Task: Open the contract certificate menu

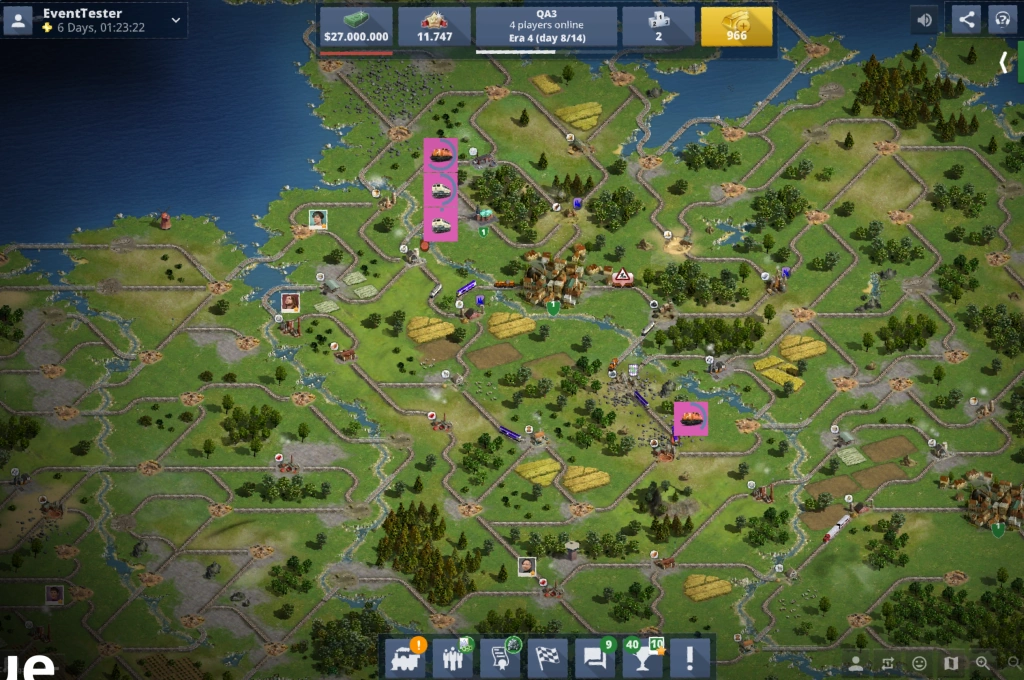Action: 500,658
